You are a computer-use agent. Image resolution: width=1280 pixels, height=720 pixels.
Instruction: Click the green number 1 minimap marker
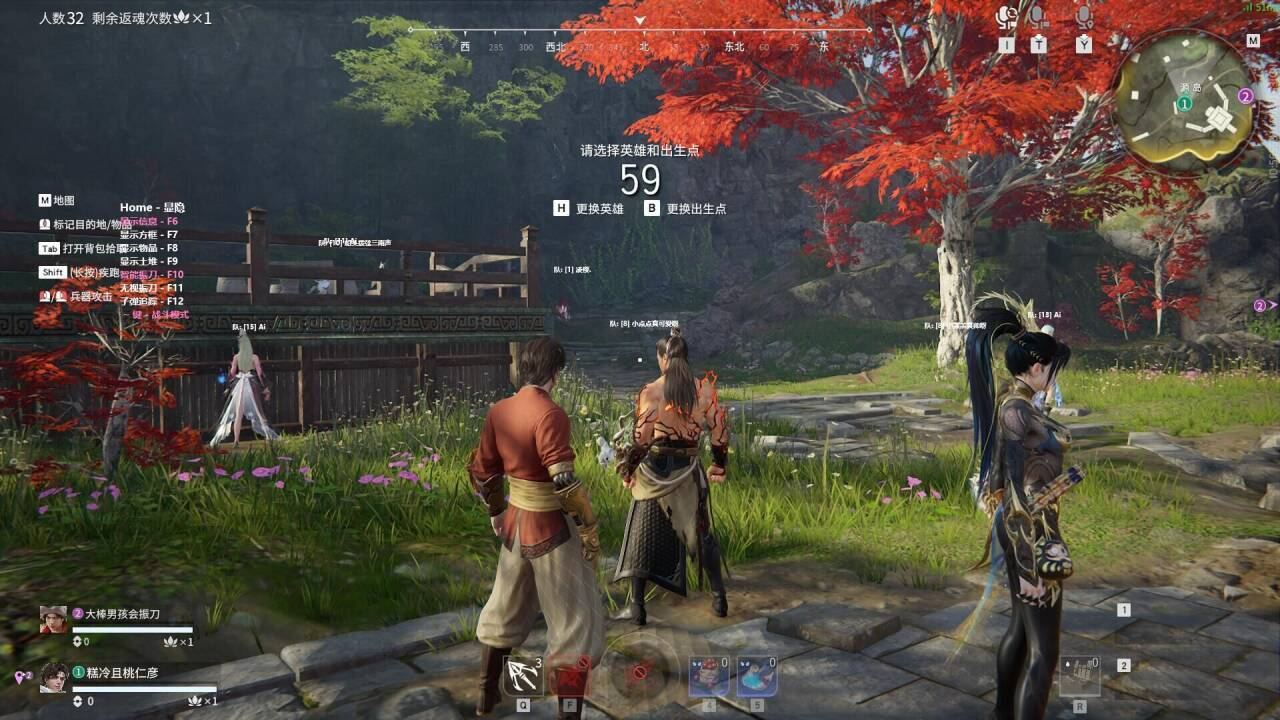1185,103
